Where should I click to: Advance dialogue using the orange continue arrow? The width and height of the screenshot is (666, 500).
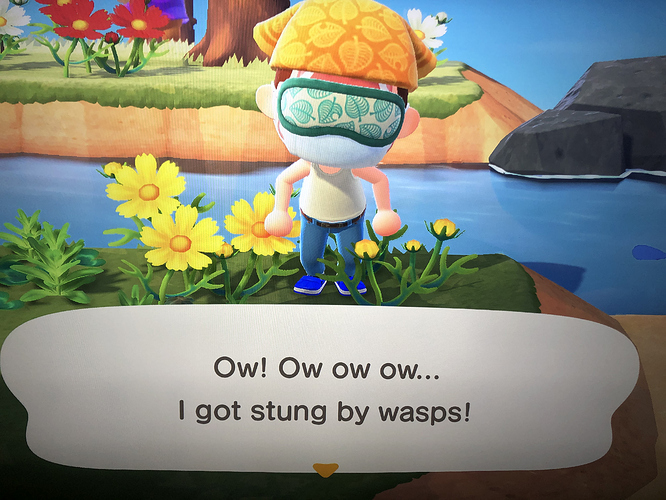(322, 468)
